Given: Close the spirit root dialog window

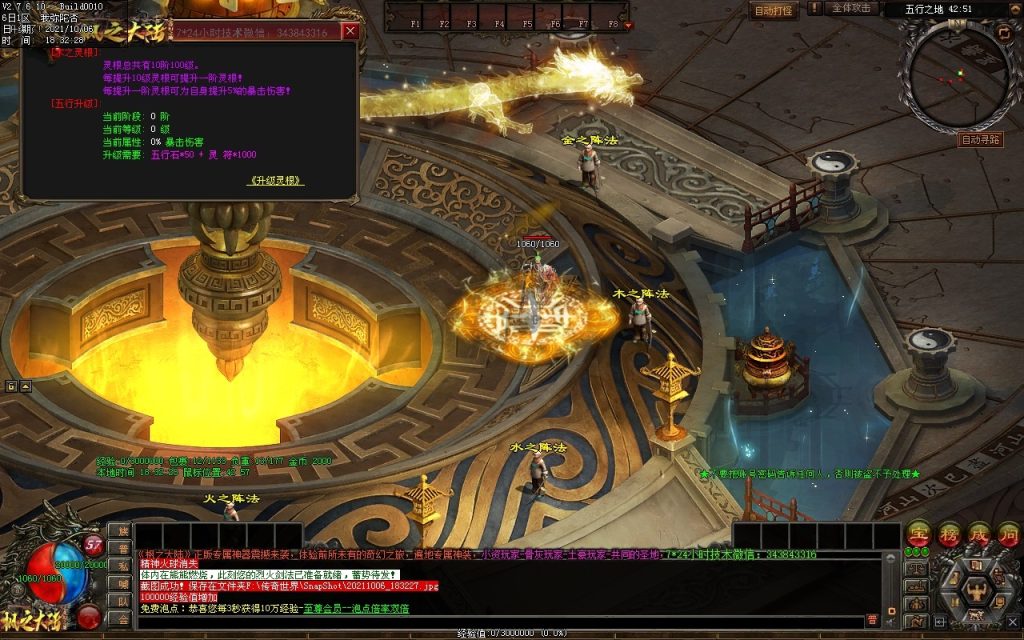Looking at the screenshot, I should 350,31.
